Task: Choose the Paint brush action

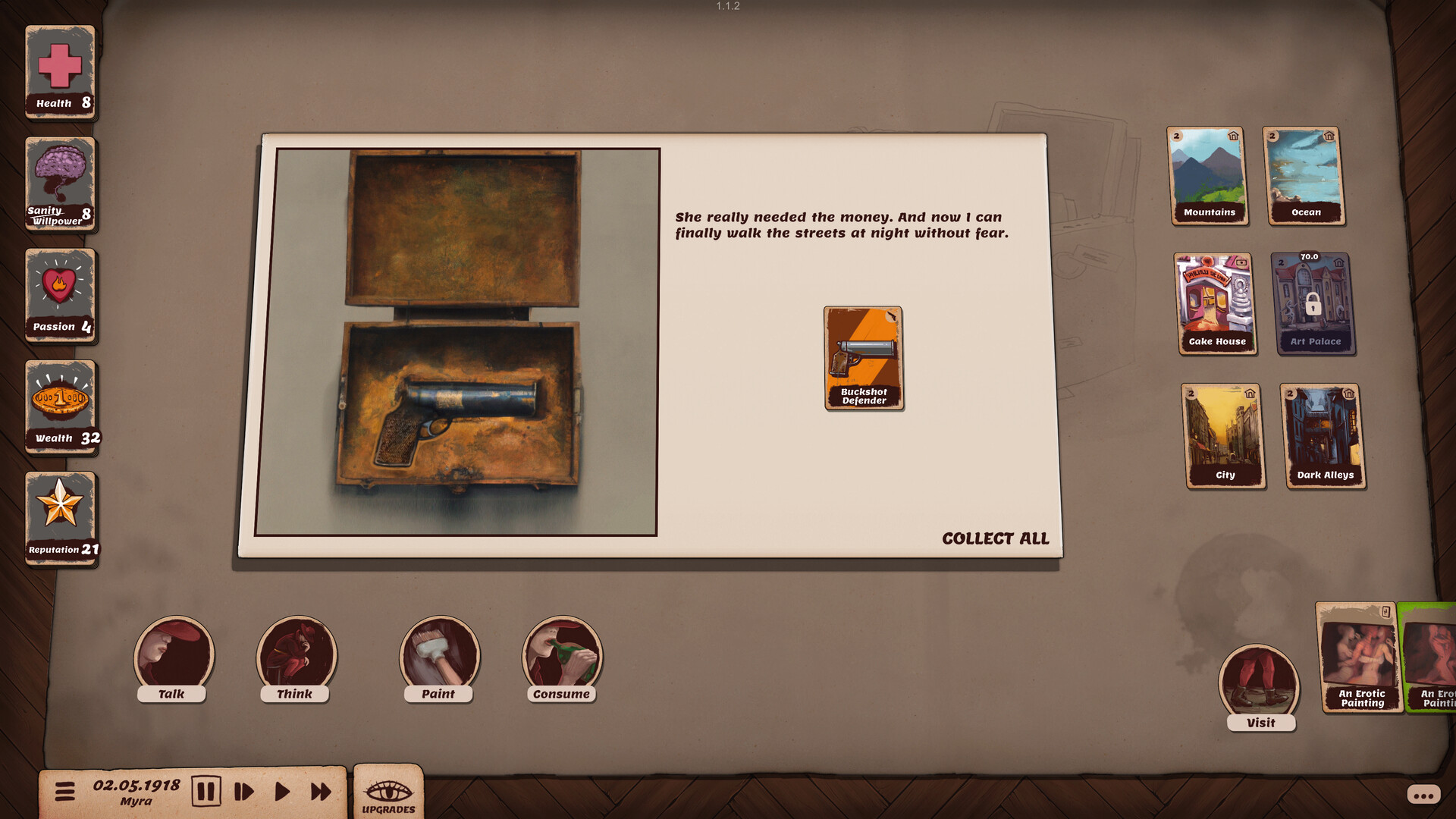Action: point(438,656)
